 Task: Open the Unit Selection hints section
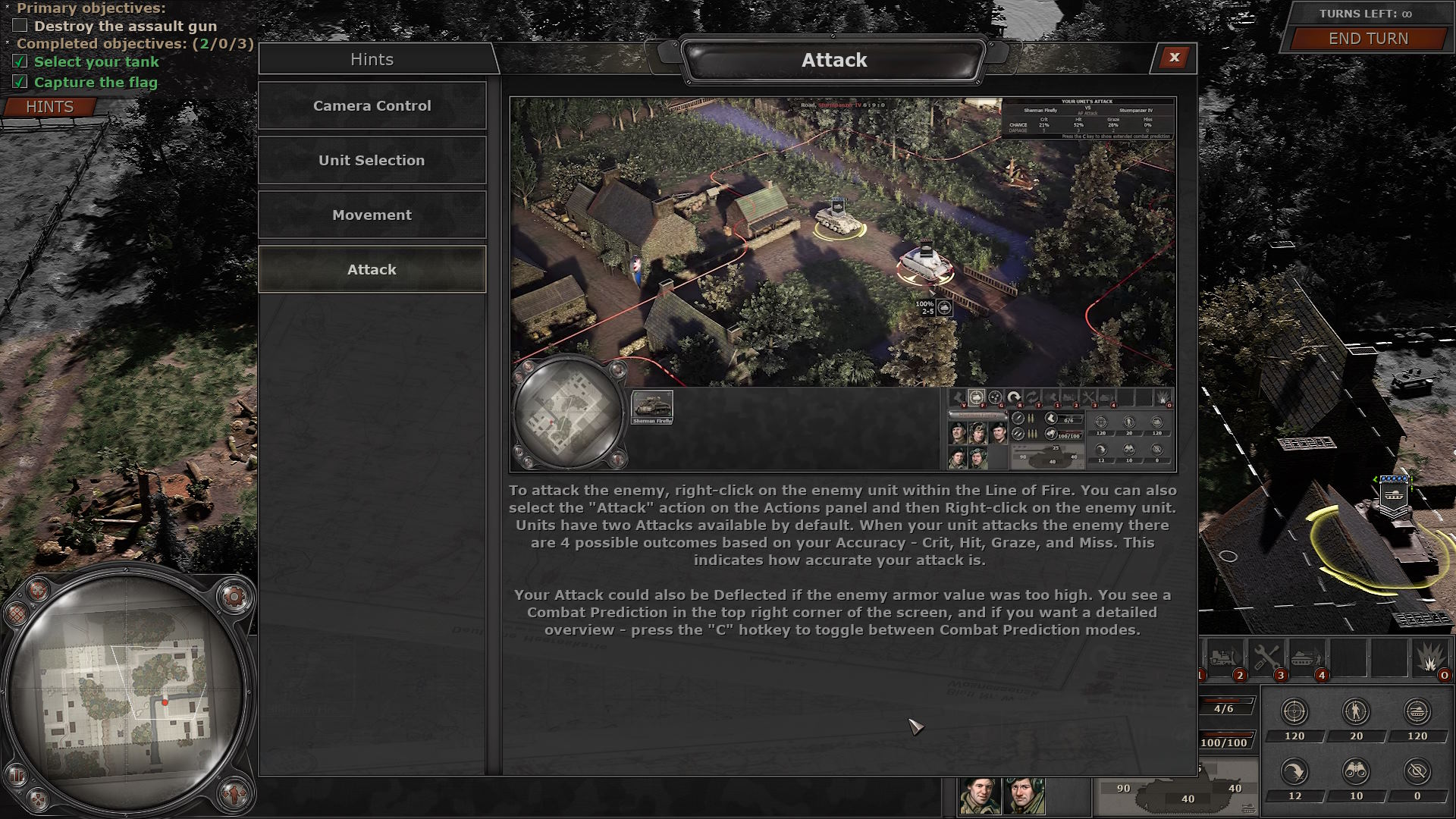[x=372, y=160]
